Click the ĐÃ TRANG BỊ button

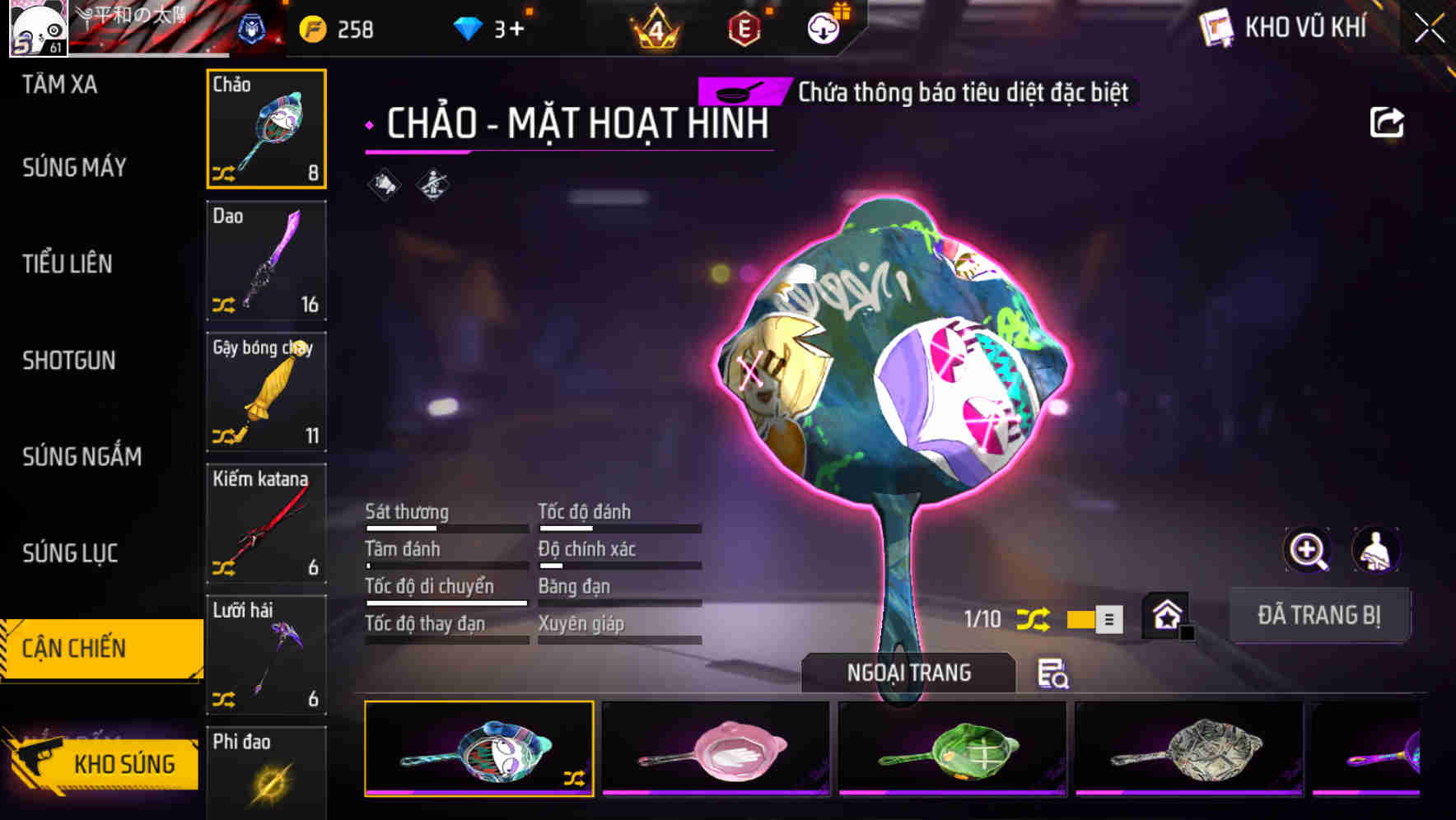(1320, 614)
